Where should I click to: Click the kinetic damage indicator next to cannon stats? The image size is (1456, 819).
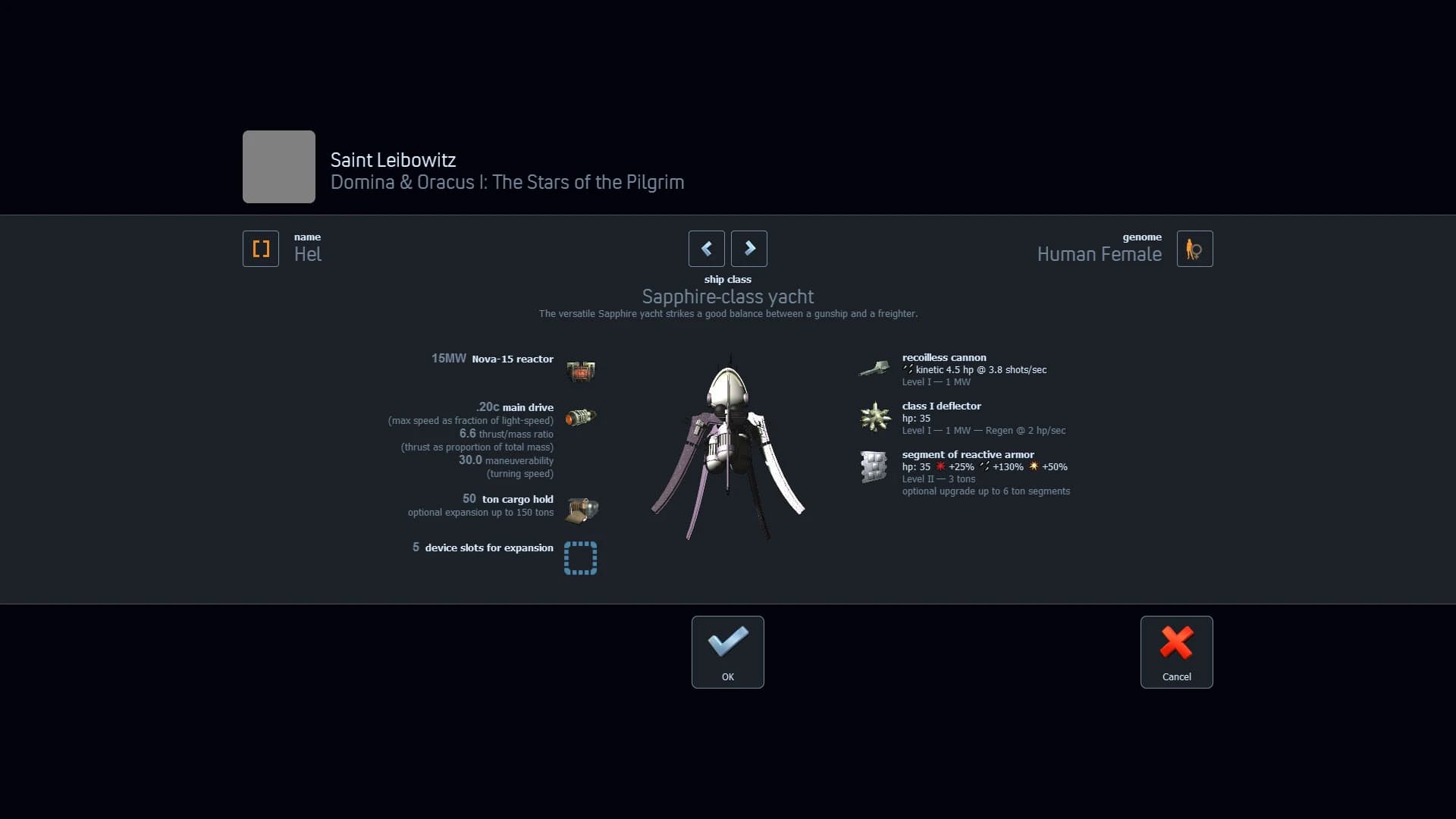pos(908,369)
